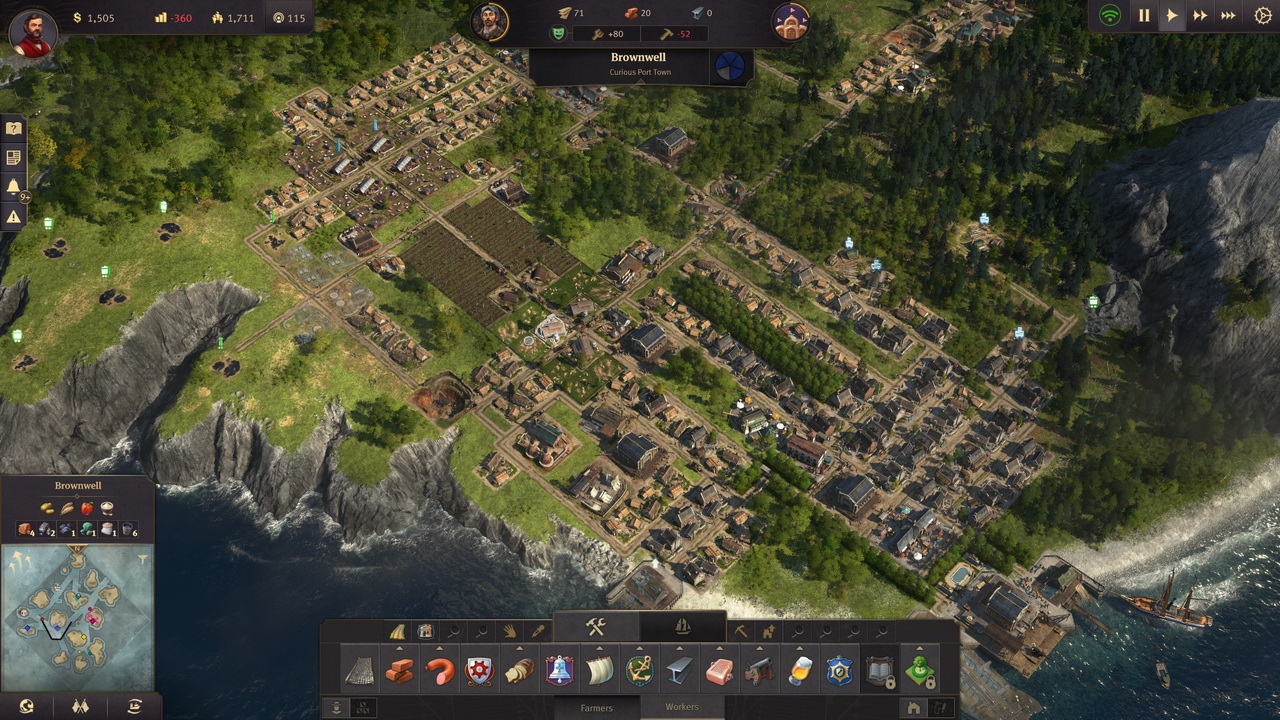Select the sausage production category
This screenshot has width=1280, height=720.
(x=440, y=671)
